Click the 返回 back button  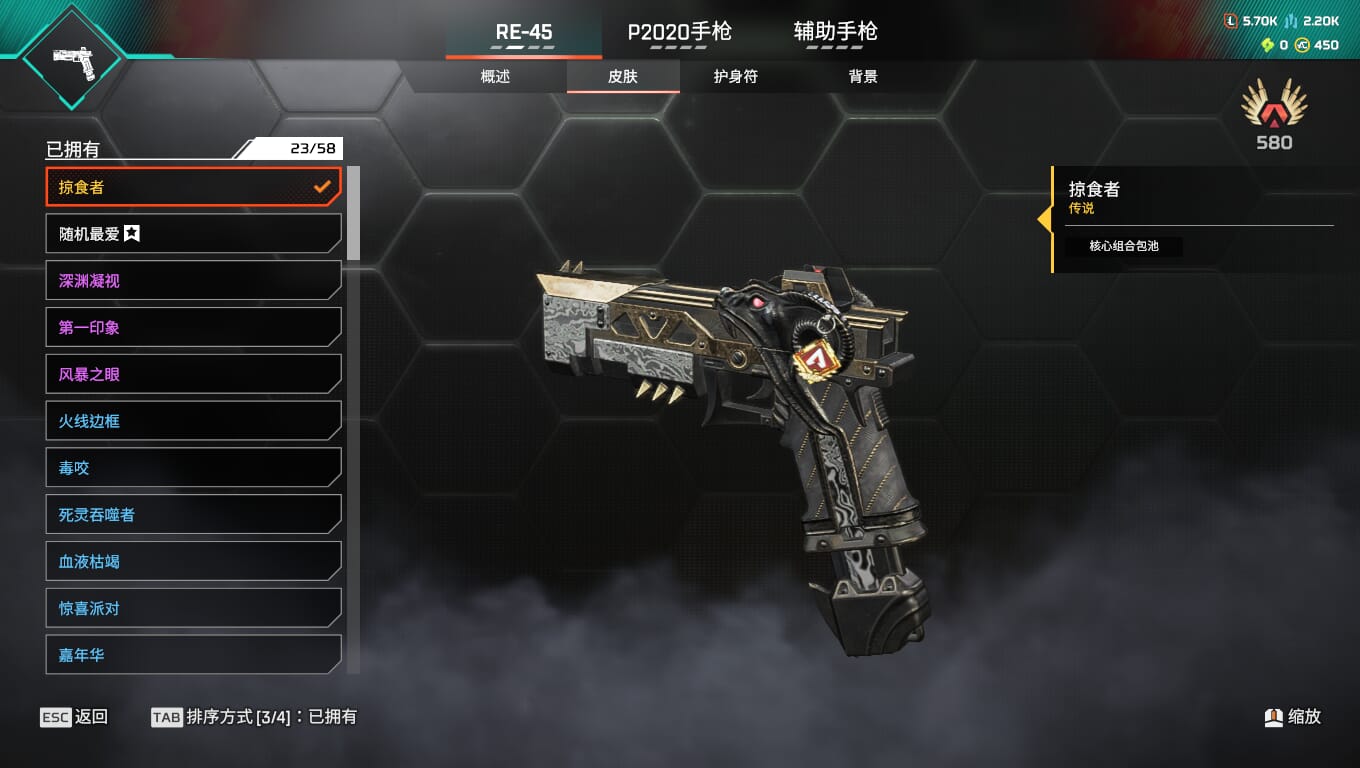coord(75,717)
